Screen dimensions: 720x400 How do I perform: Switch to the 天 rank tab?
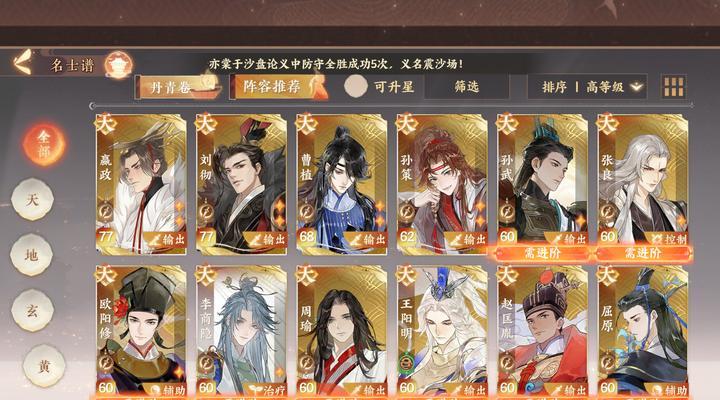point(32,200)
